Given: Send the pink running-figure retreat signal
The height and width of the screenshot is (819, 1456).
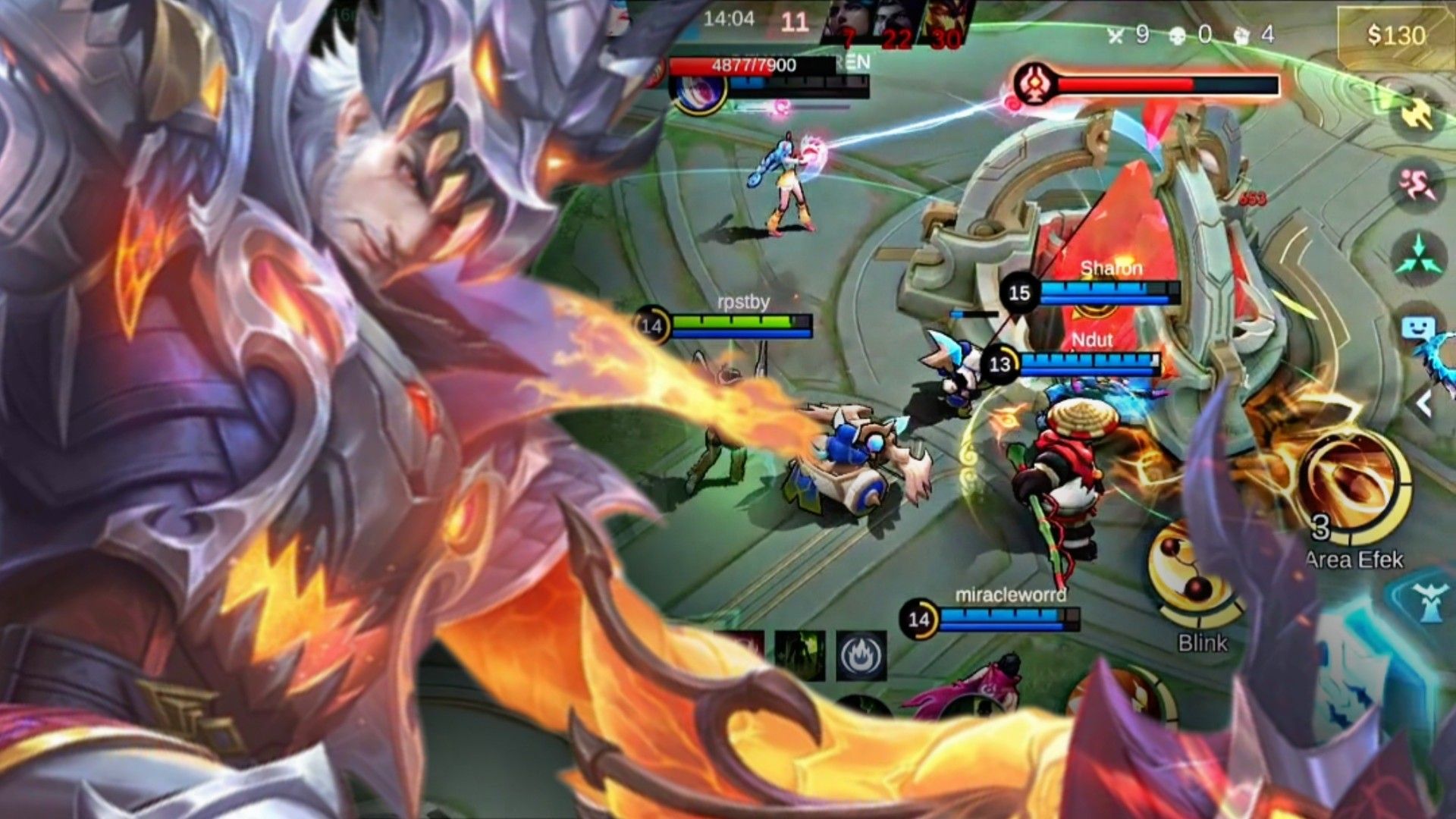Looking at the screenshot, I should point(1416,184).
